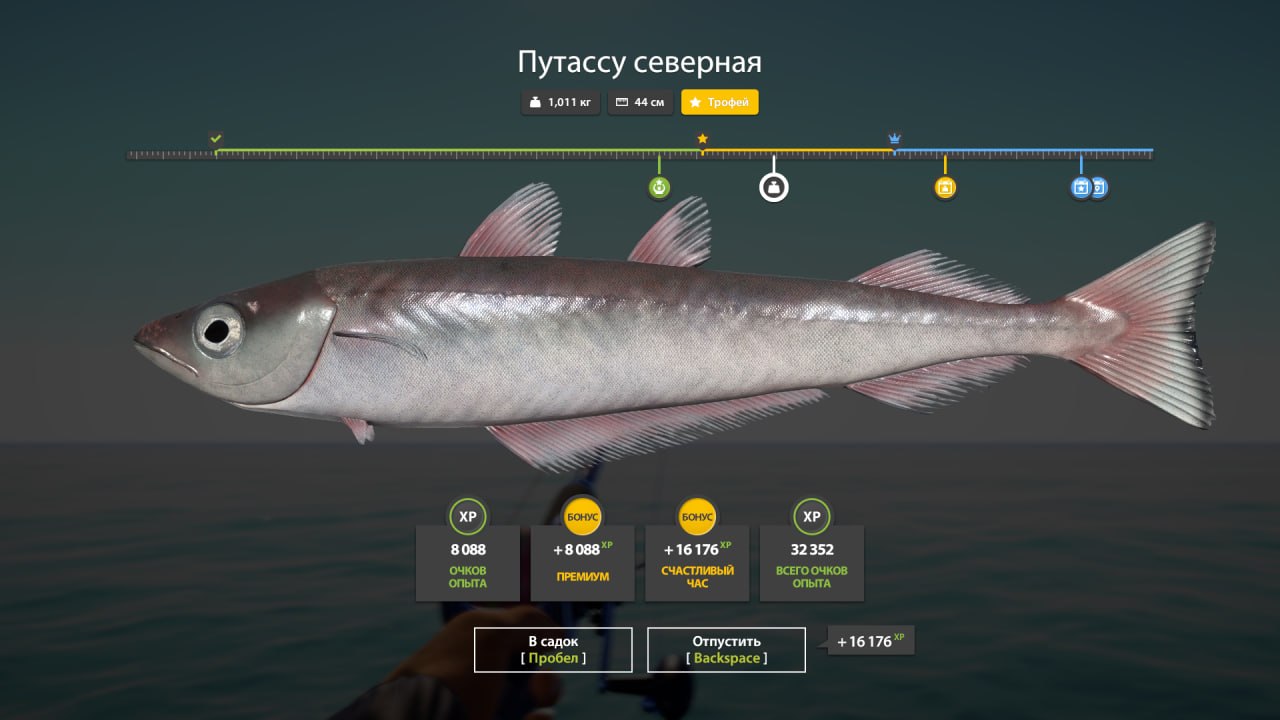Click the blue crown marker on the scale
The image size is (1280, 720).
[x=894, y=137]
